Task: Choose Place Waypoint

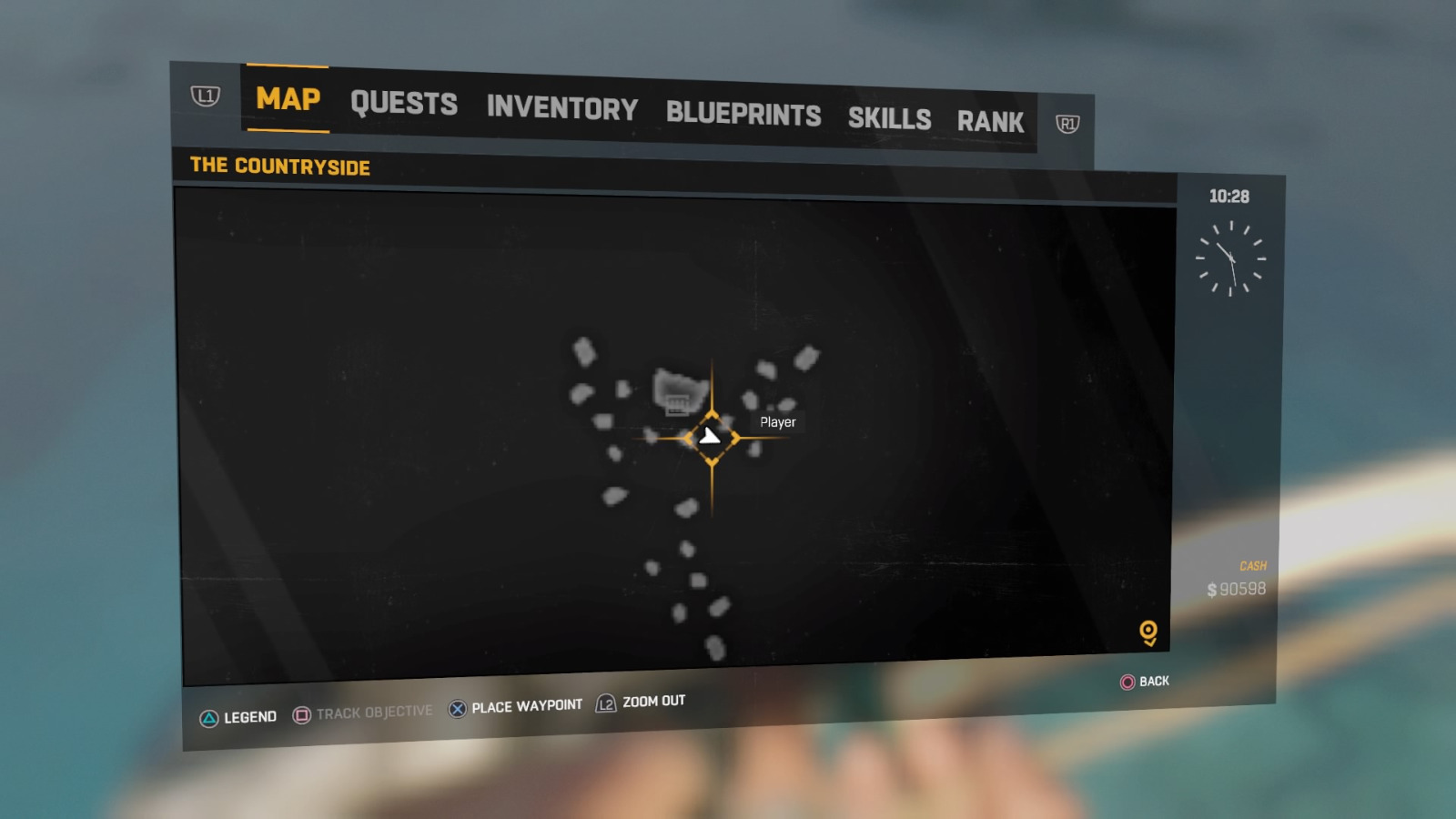Action: click(x=516, y=707)
